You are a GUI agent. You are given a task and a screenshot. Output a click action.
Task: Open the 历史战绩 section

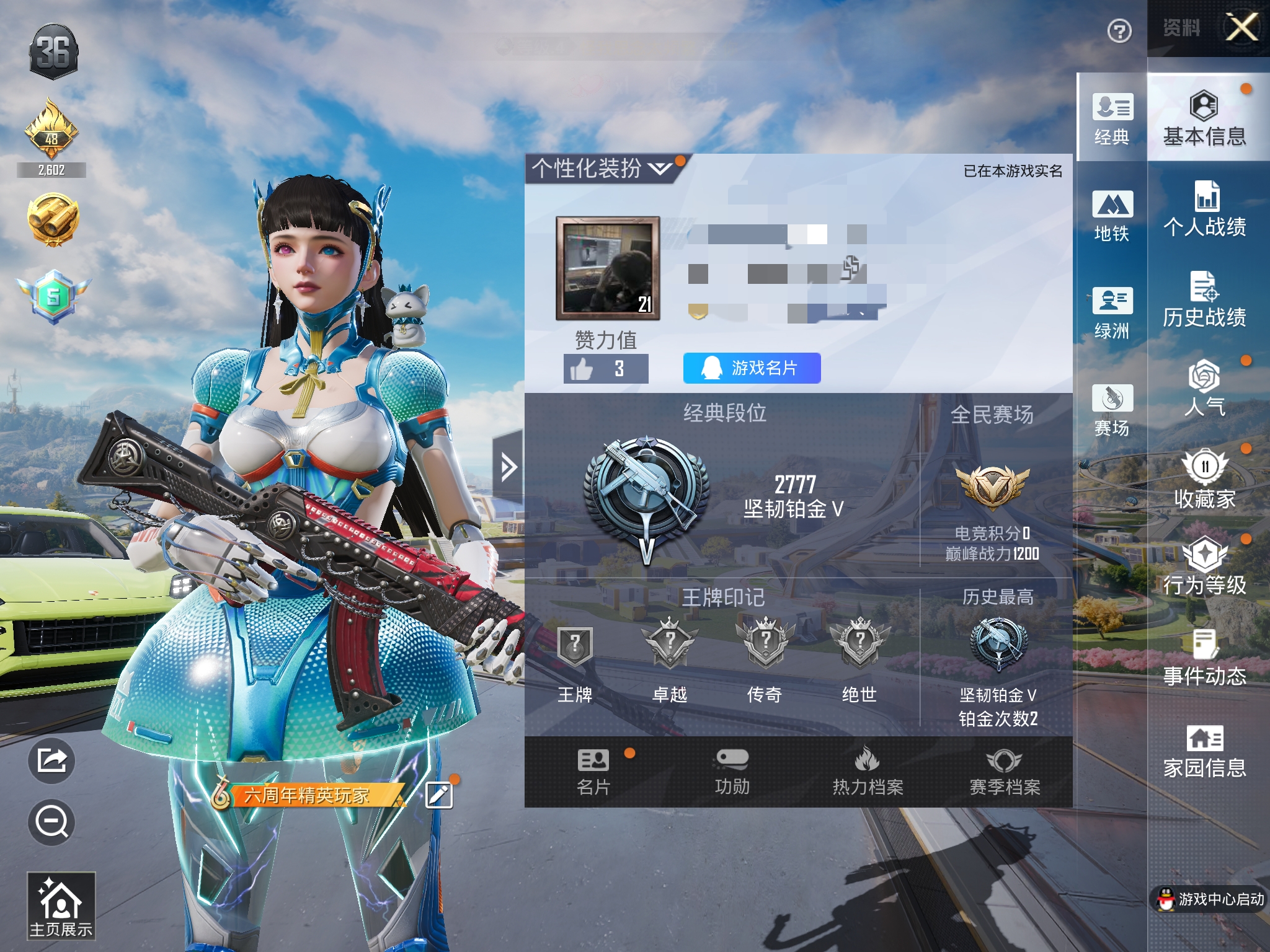[1204, 301]
